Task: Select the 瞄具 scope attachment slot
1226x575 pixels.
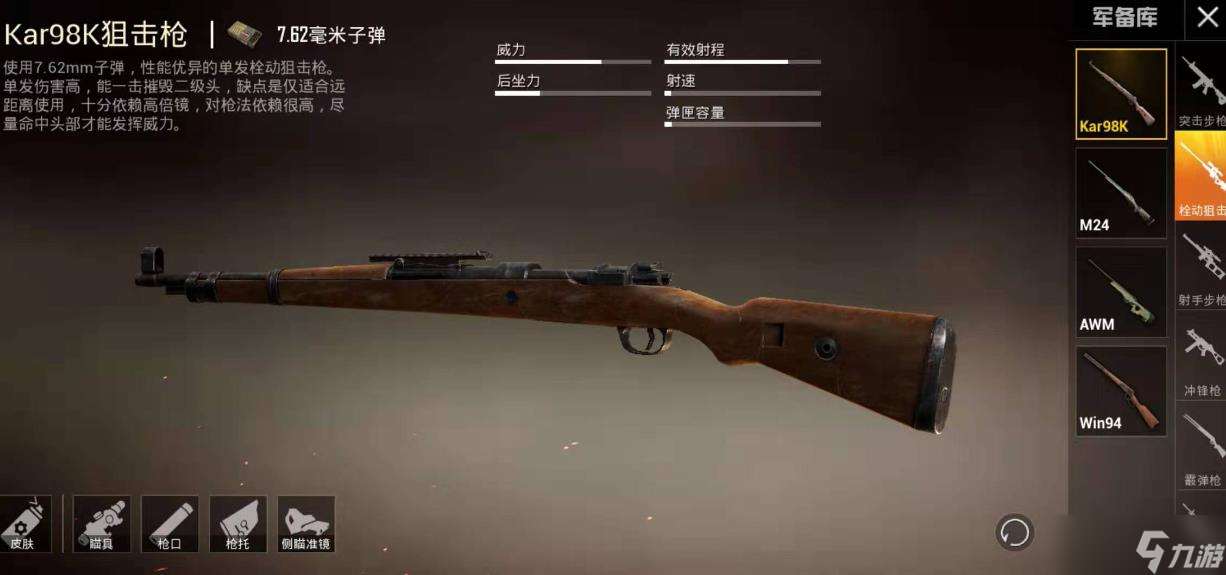Action: point(101,524)
